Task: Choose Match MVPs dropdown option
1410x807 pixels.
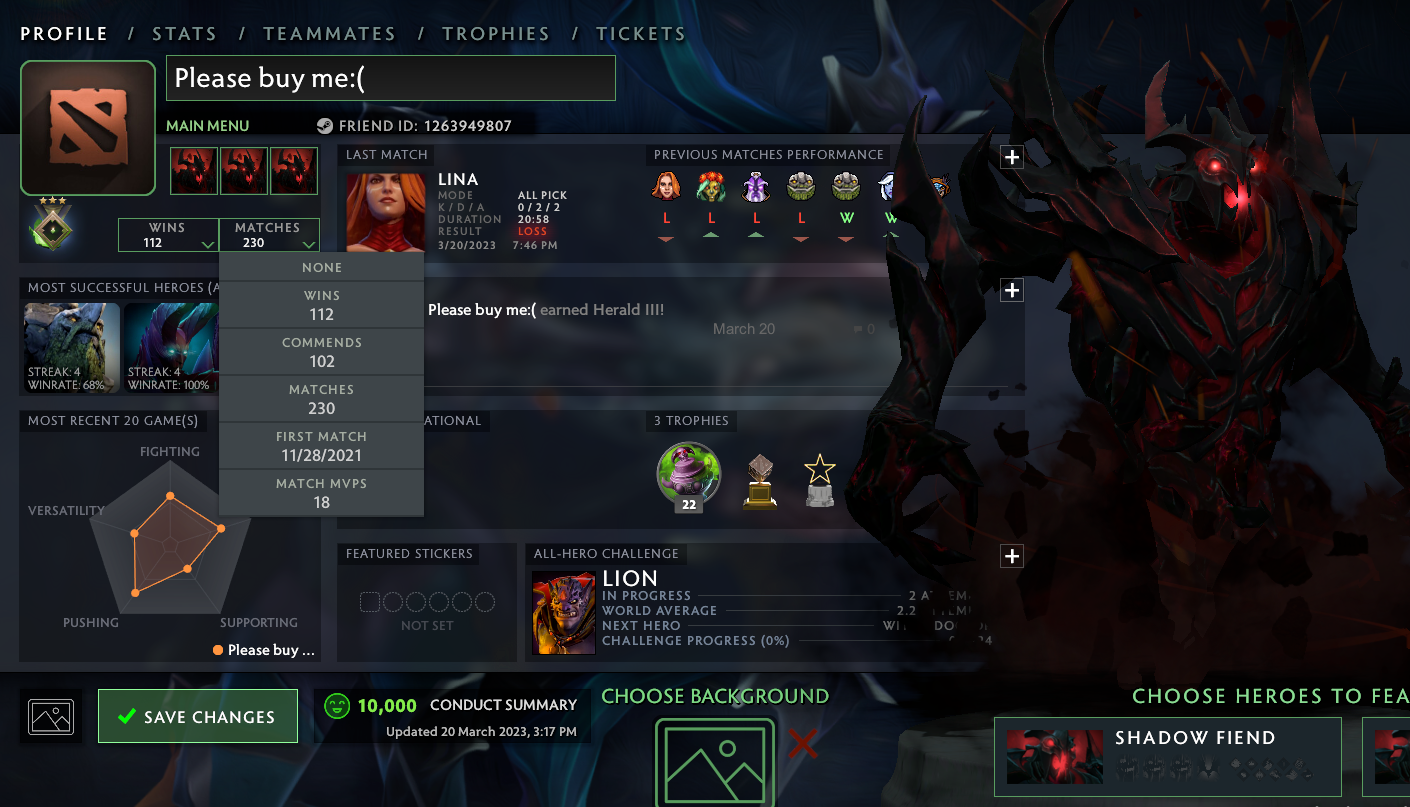Action: point(321,493)
